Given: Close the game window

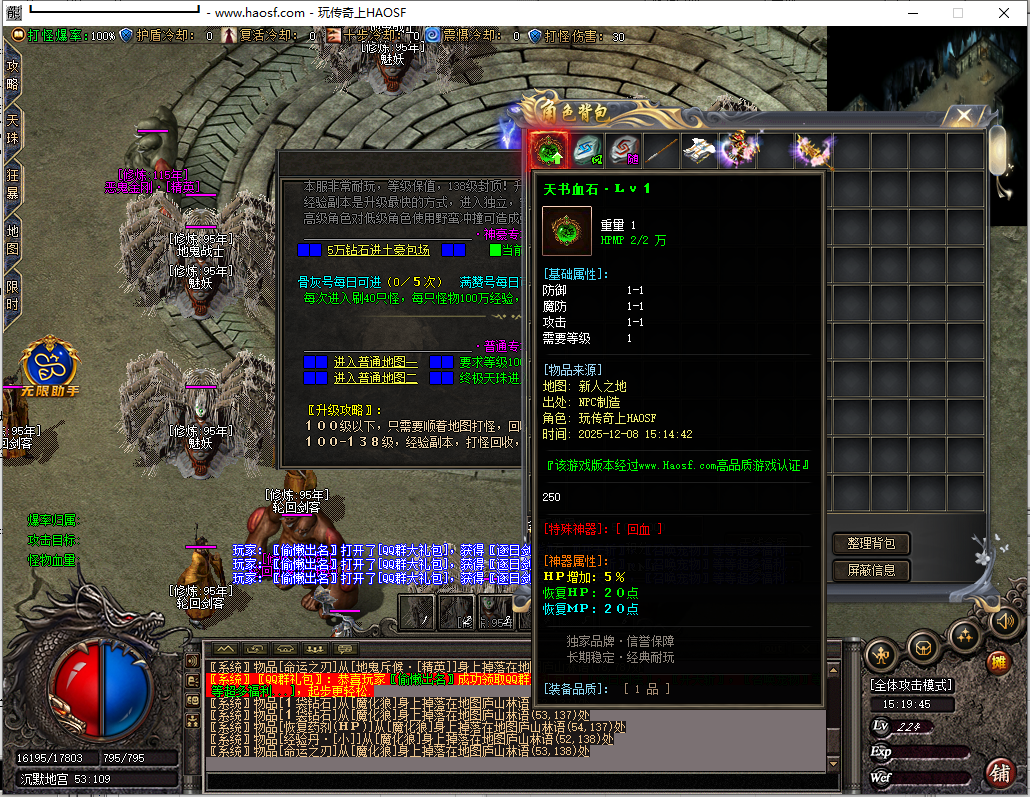Looking at the screenshot, I should tap(1005, 13).
